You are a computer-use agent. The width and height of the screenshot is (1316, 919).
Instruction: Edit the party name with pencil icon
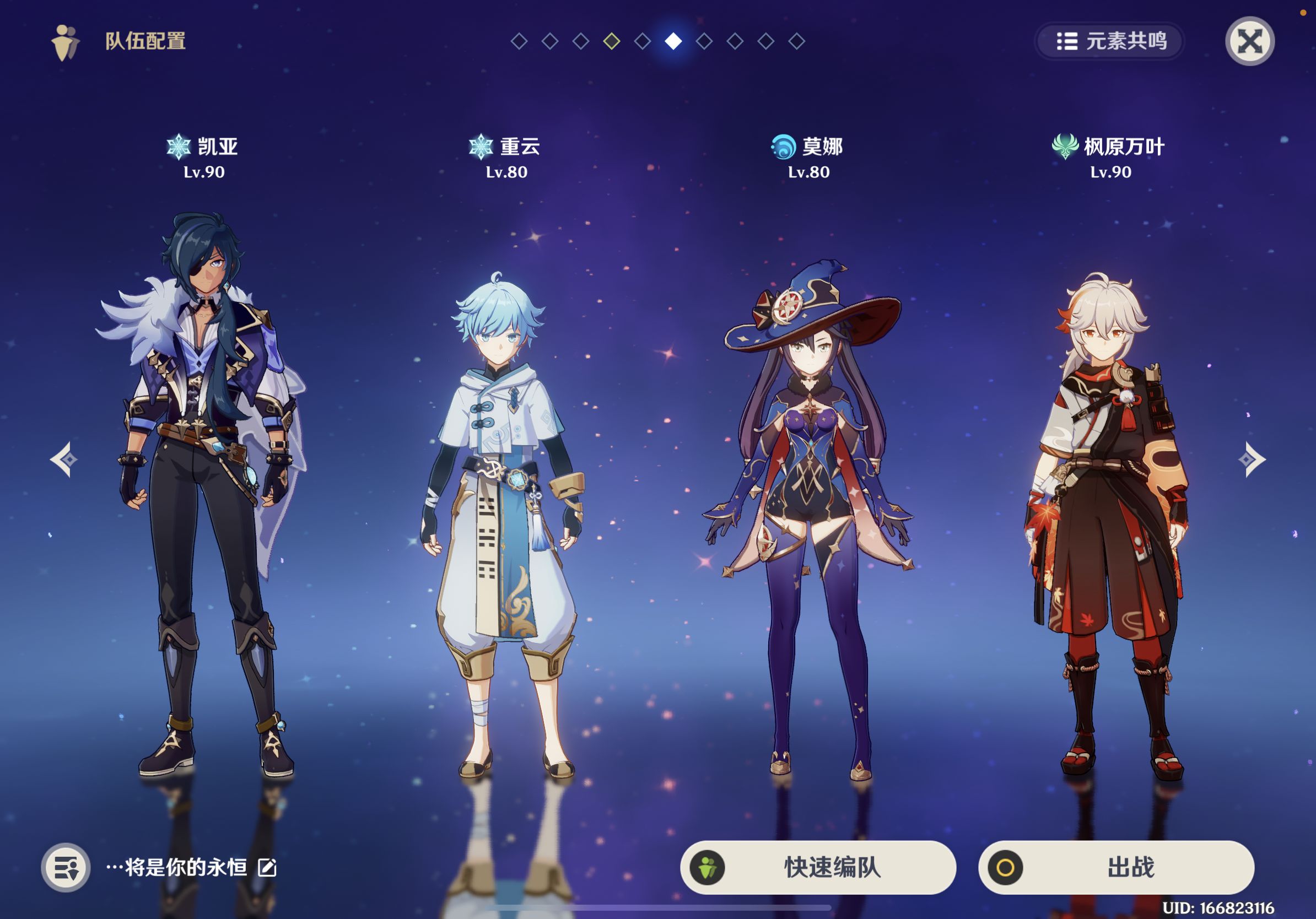point(267,867)
